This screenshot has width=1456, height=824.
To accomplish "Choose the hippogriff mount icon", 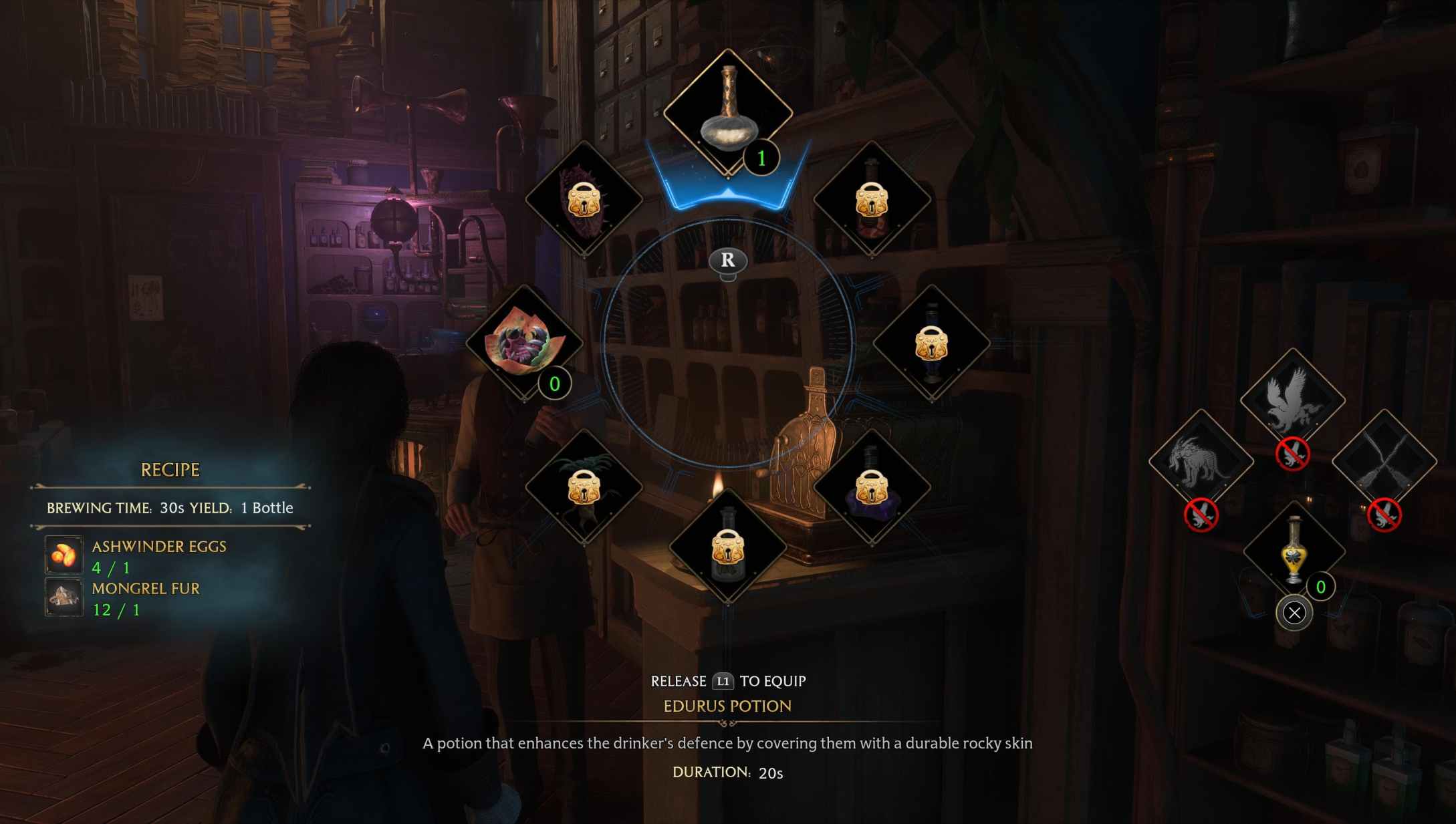I will pyautogui.click(x=1292, y=400).
